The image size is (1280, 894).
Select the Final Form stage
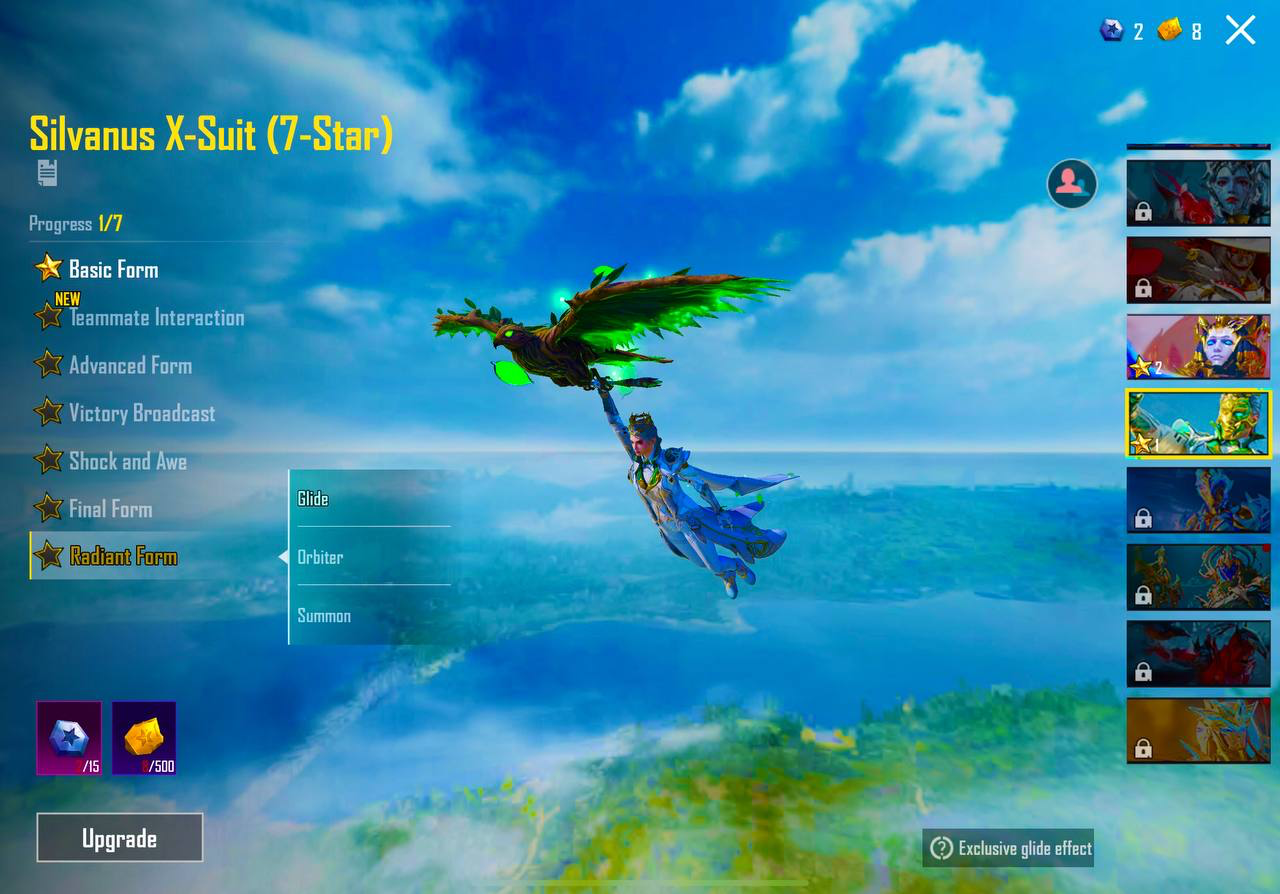(x=110, y=509)
